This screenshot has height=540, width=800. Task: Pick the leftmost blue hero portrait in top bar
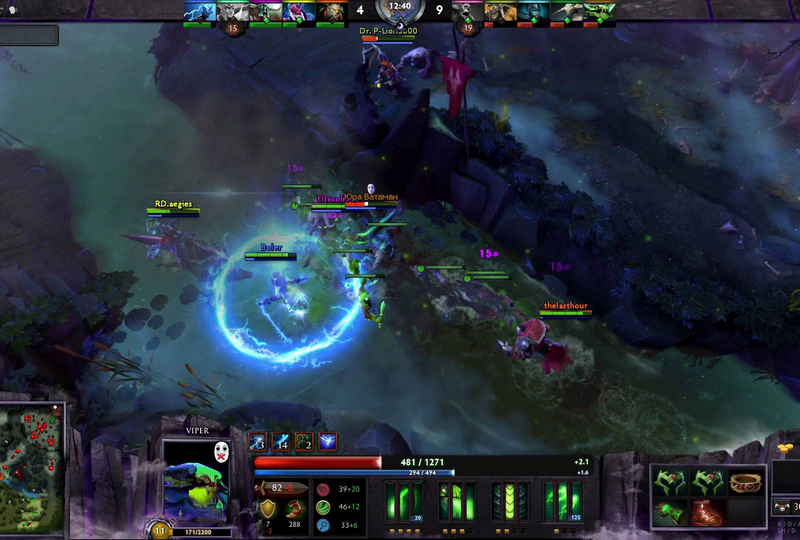click(x=198, y=12)
